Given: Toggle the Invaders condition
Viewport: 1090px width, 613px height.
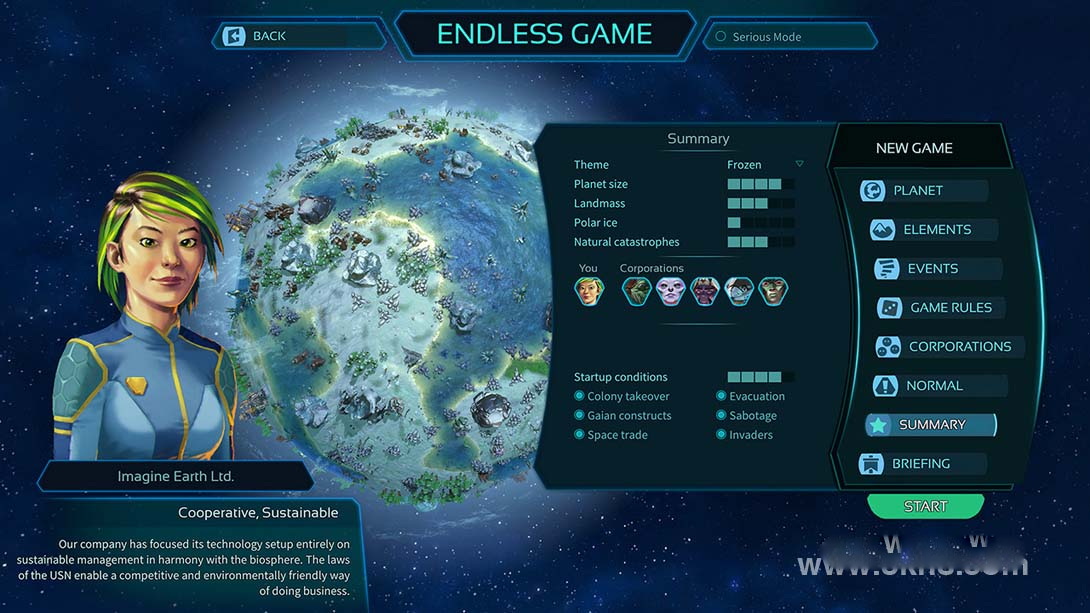Looking at the screenshot, I should [721, 435].
